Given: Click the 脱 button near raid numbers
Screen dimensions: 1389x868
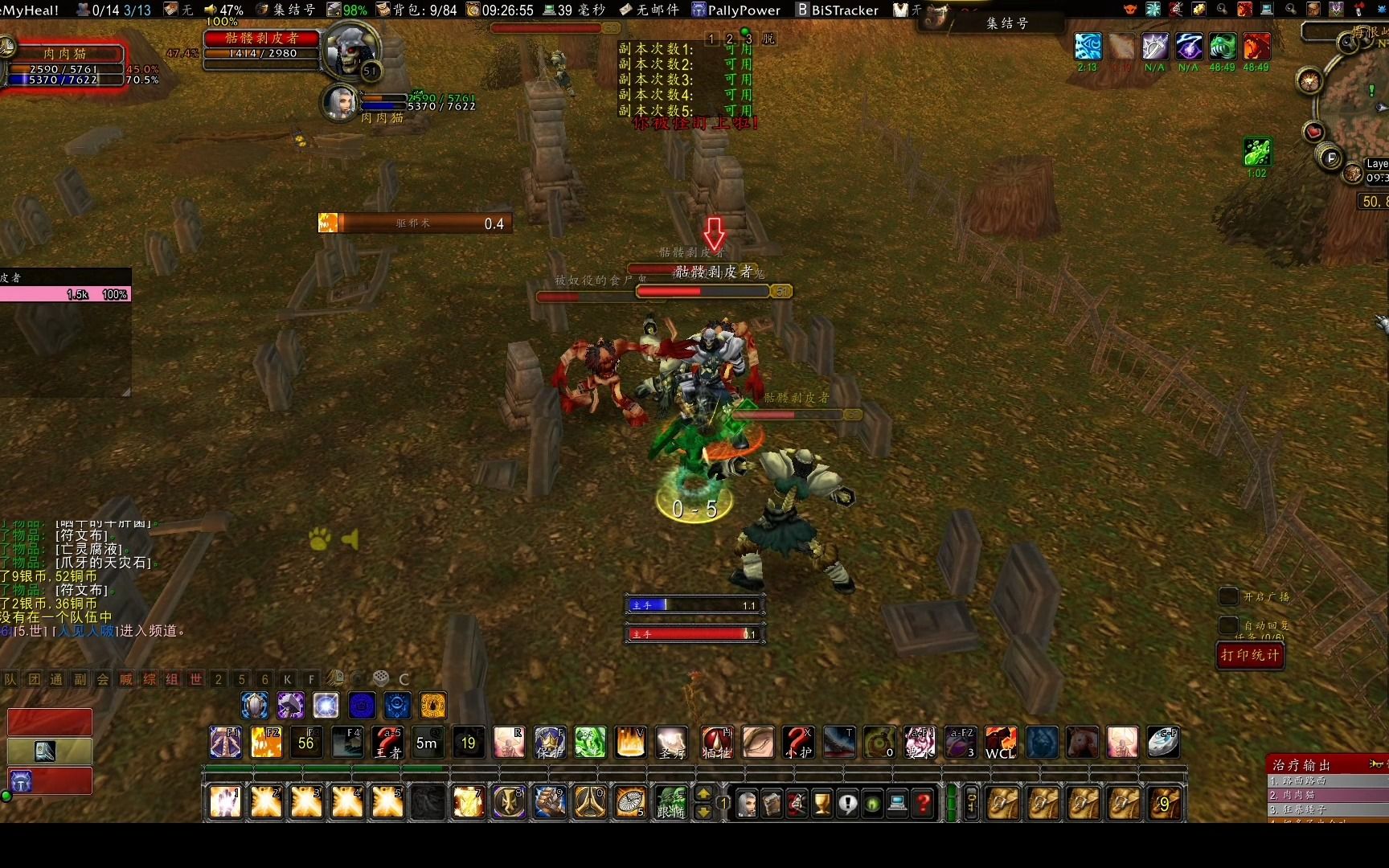Looking at the screenshot, I should click(x=768, y=38).
